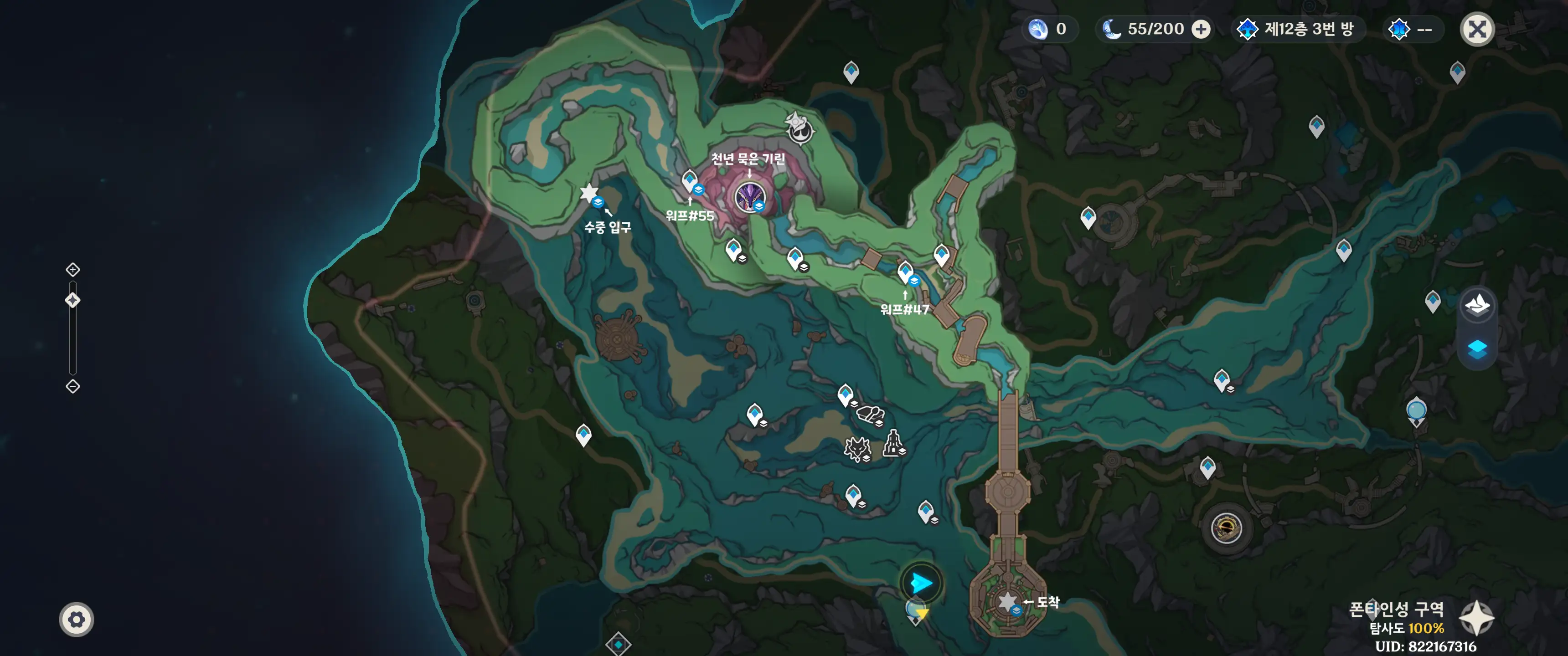
Task: Select the blue player arrow marker
Action: 922,583
